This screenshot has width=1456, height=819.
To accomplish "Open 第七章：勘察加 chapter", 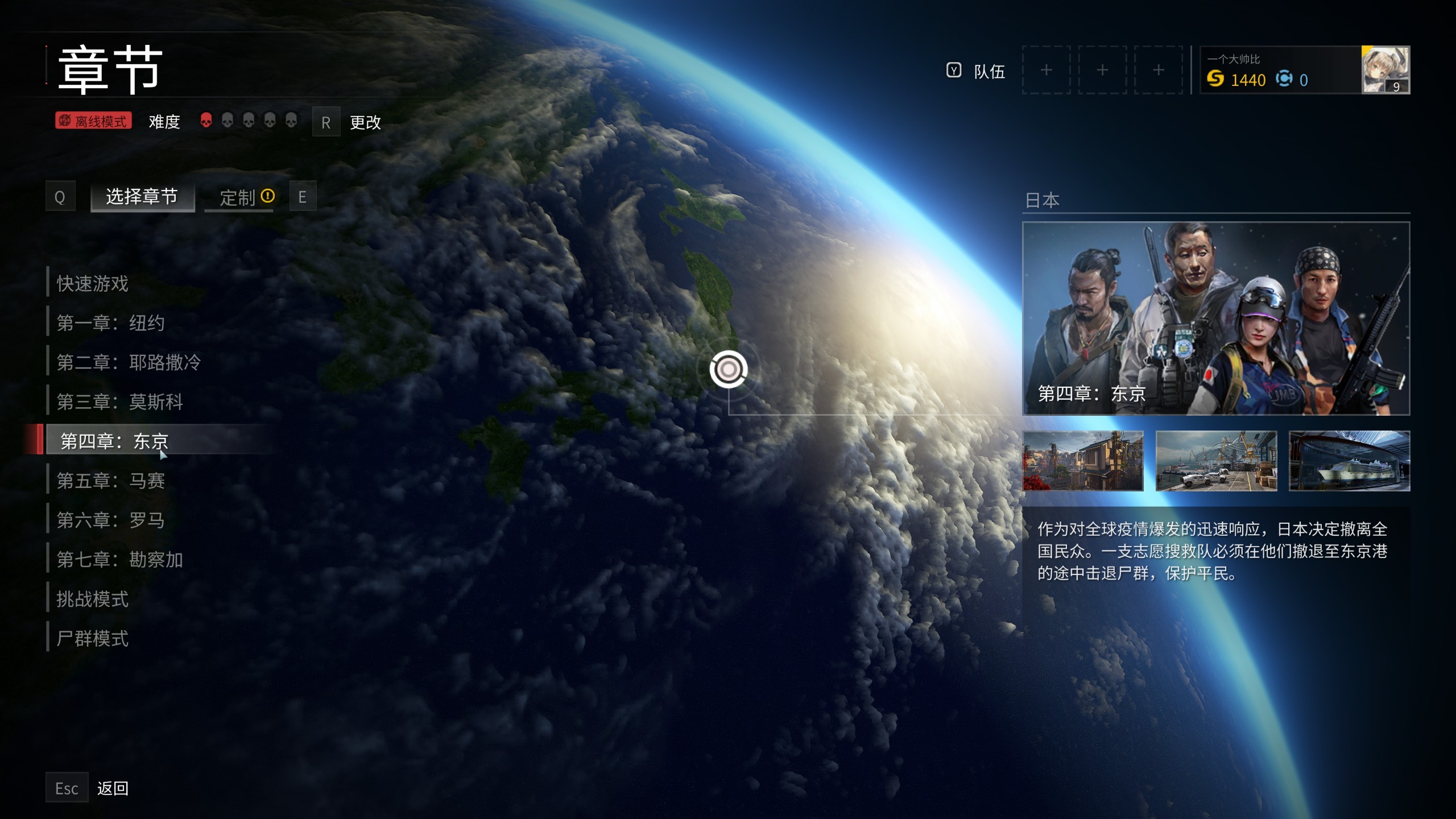I will pyautogui.click(x=119, y=560).
